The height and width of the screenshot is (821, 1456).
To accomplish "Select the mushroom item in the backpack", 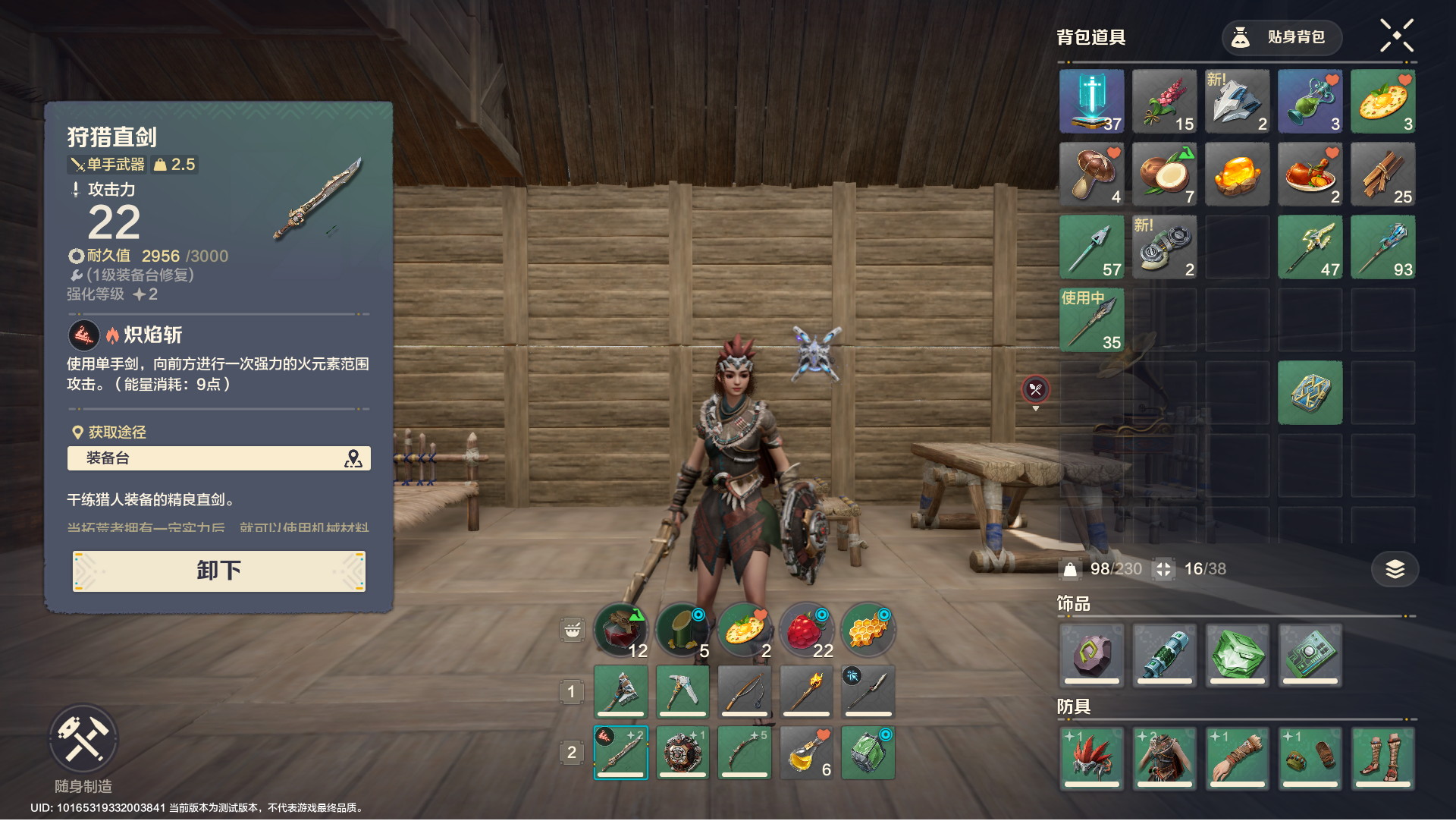I will point(1091,175).
